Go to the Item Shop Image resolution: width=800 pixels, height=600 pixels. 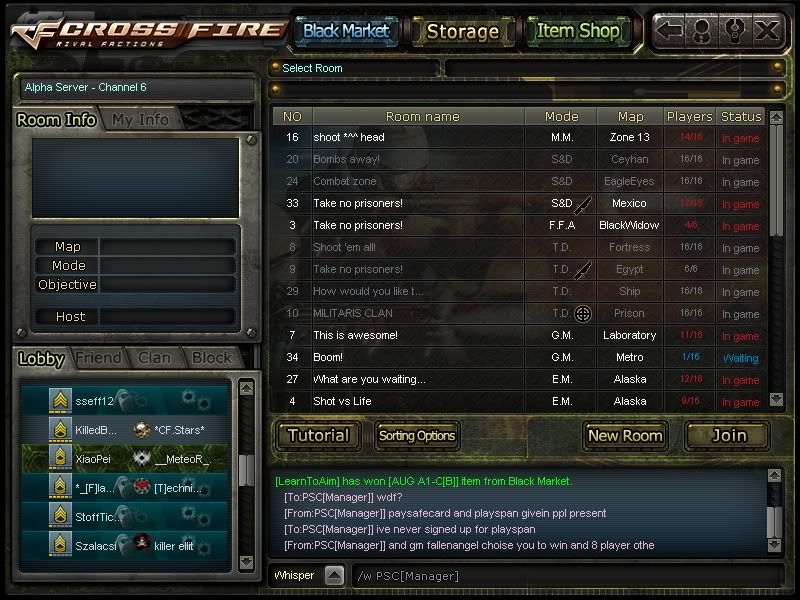pos(578,31)
